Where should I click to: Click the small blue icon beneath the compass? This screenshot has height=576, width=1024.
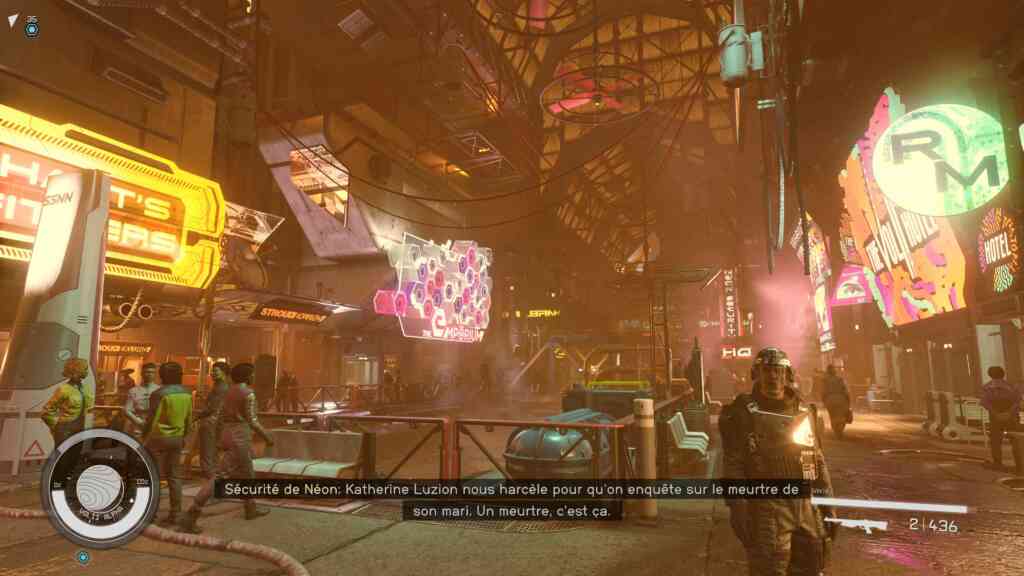pyautogui.click(x=82, y=556)
